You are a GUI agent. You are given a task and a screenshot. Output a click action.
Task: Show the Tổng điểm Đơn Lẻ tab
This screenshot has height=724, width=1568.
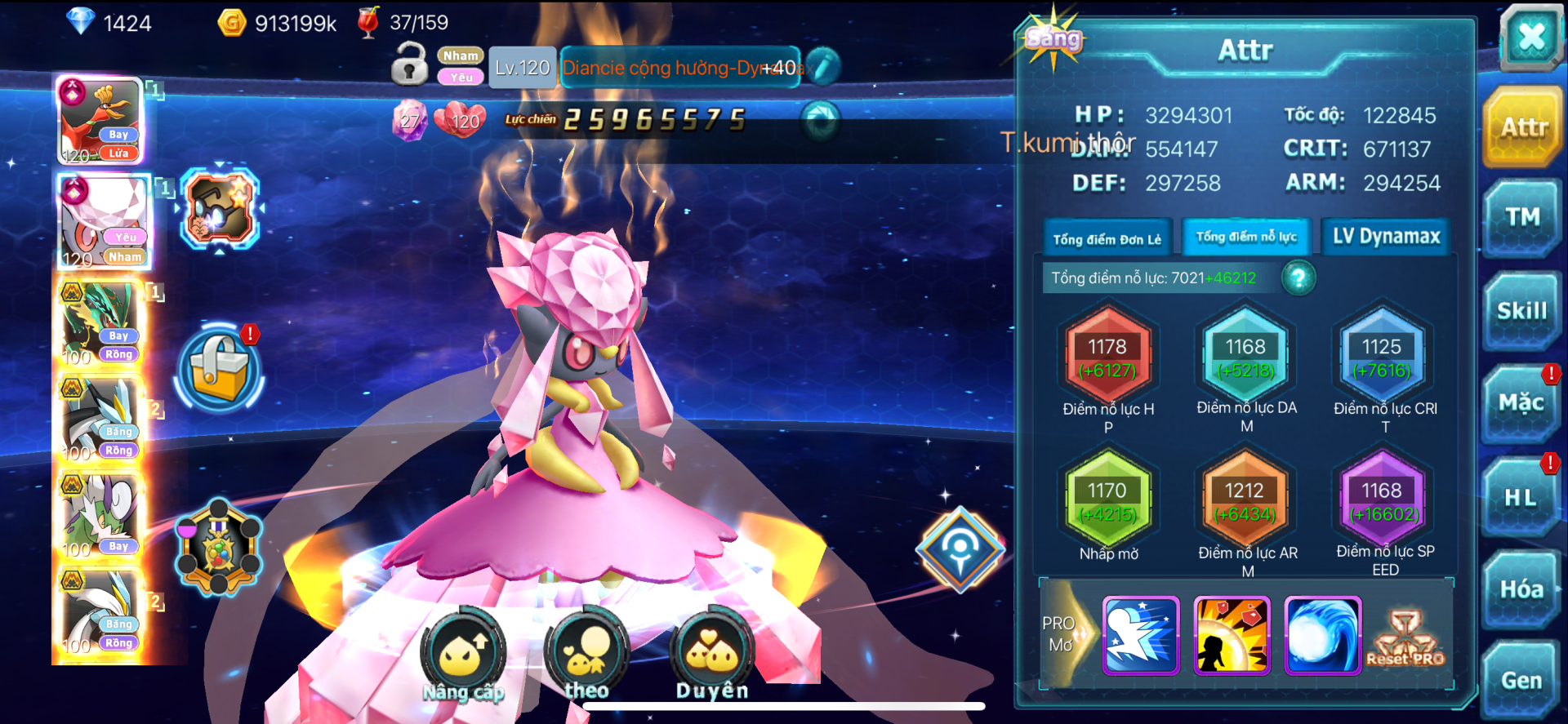point(1107,238)
